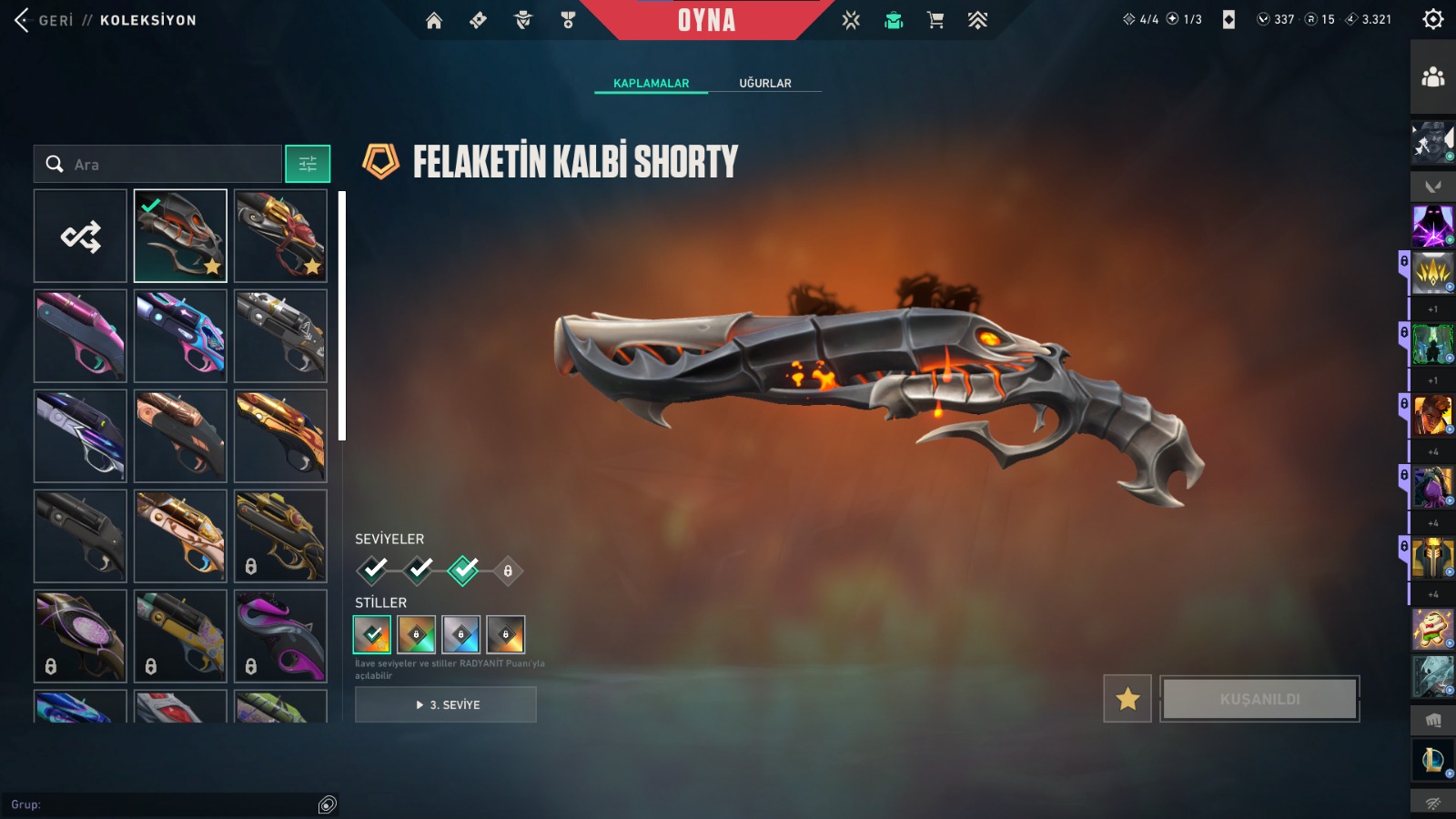Play the 3. SEVİYE preview video
Image resolution: width=1456 pixels, height=819 pixels.
tap(446, 704)
